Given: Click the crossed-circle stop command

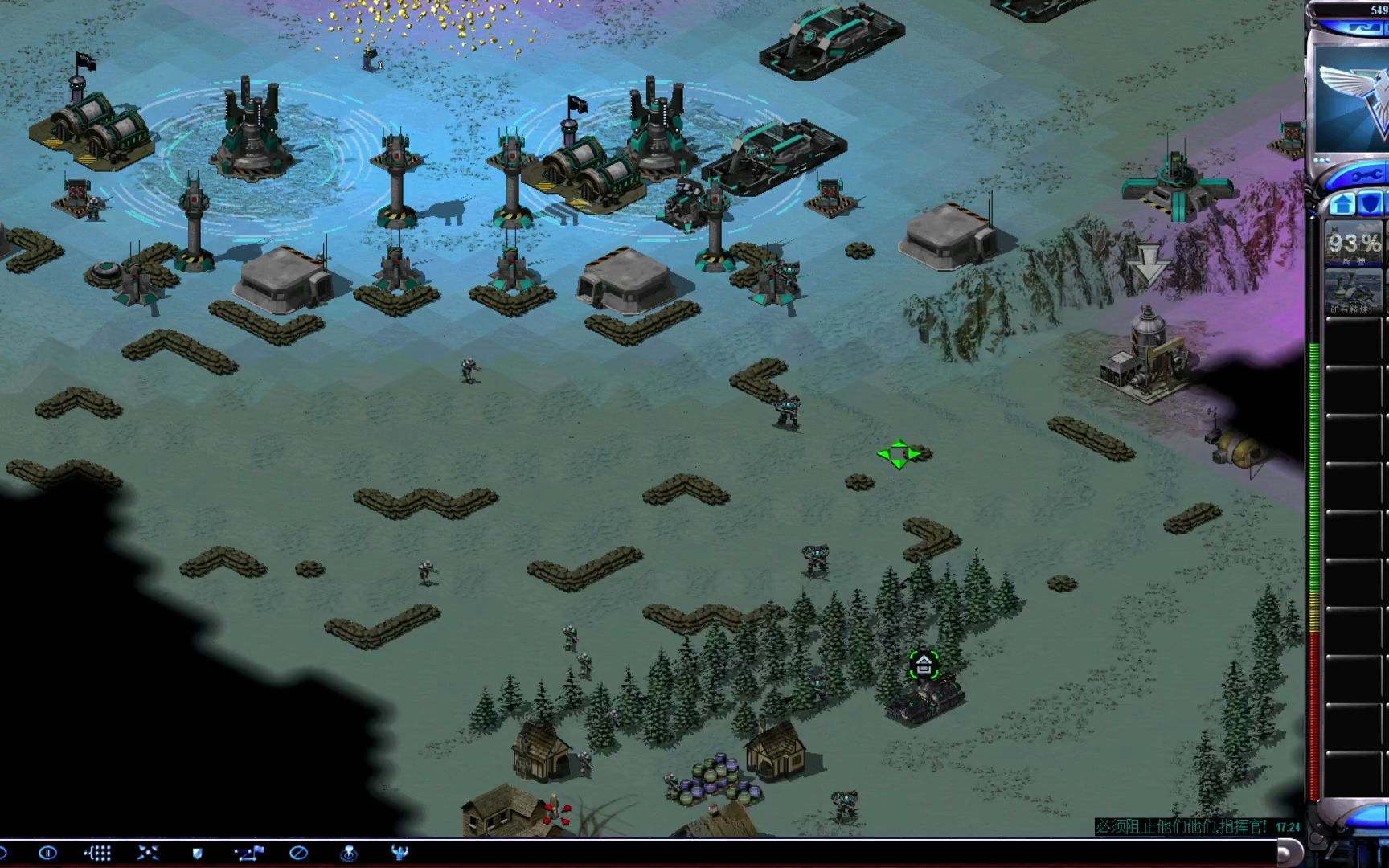Looking at the screenshot, I should coord(298,853).
